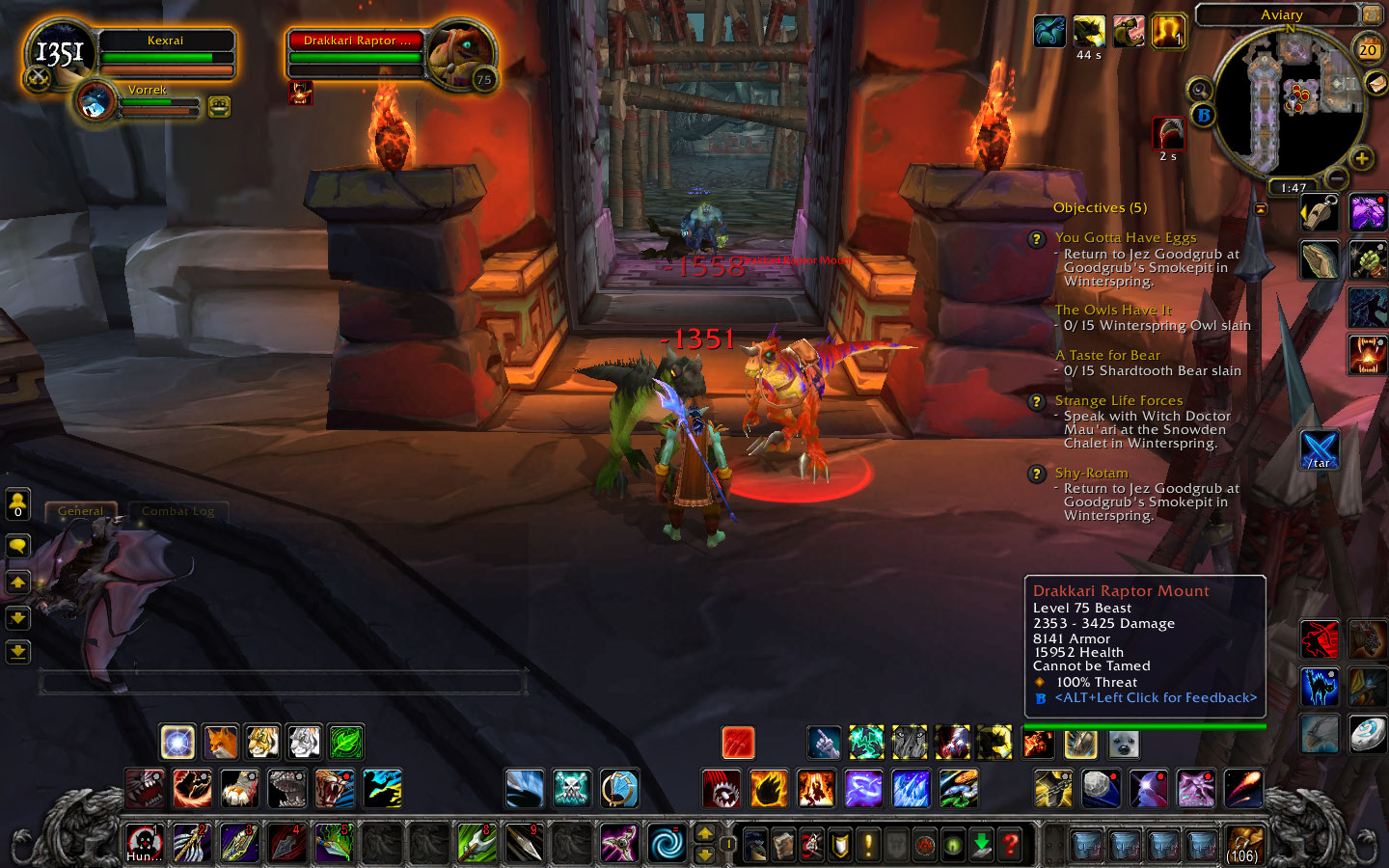Click the ALT+Left Click for Feedback link
1389x868 pixels.
pos(1154,697)
